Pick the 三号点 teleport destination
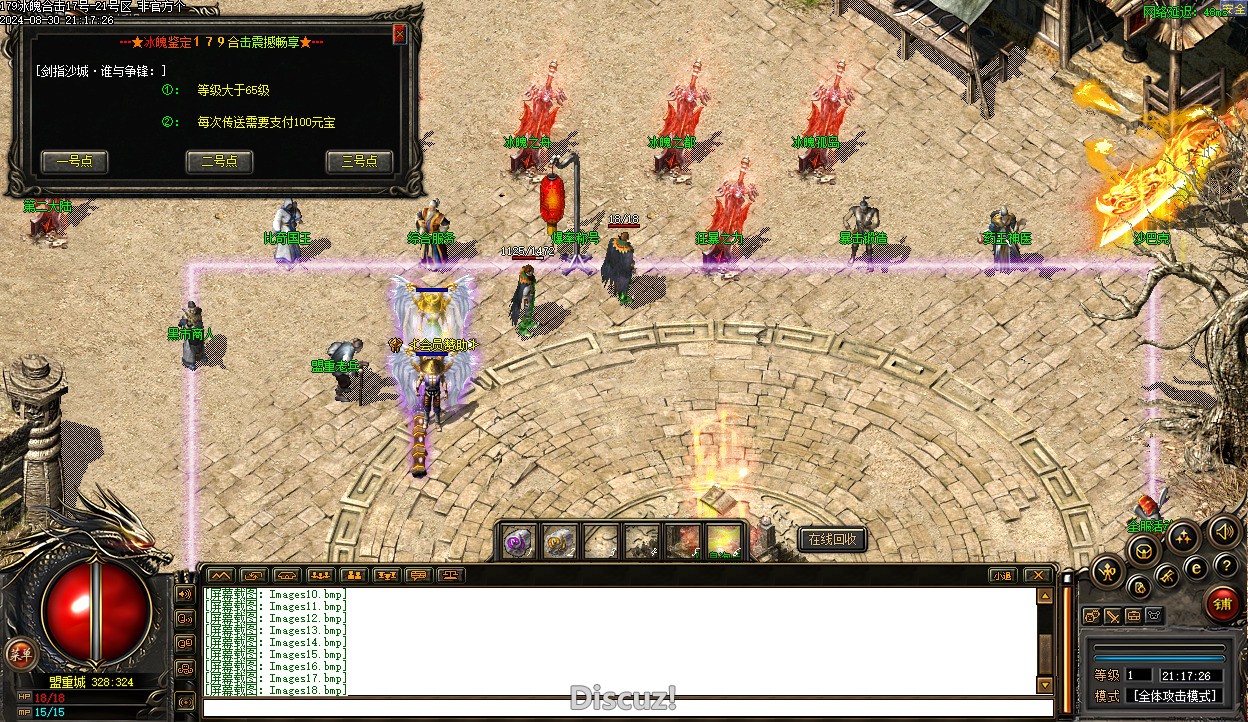Viewport: 1248px width, 722px height. click(x=359, y=162)
